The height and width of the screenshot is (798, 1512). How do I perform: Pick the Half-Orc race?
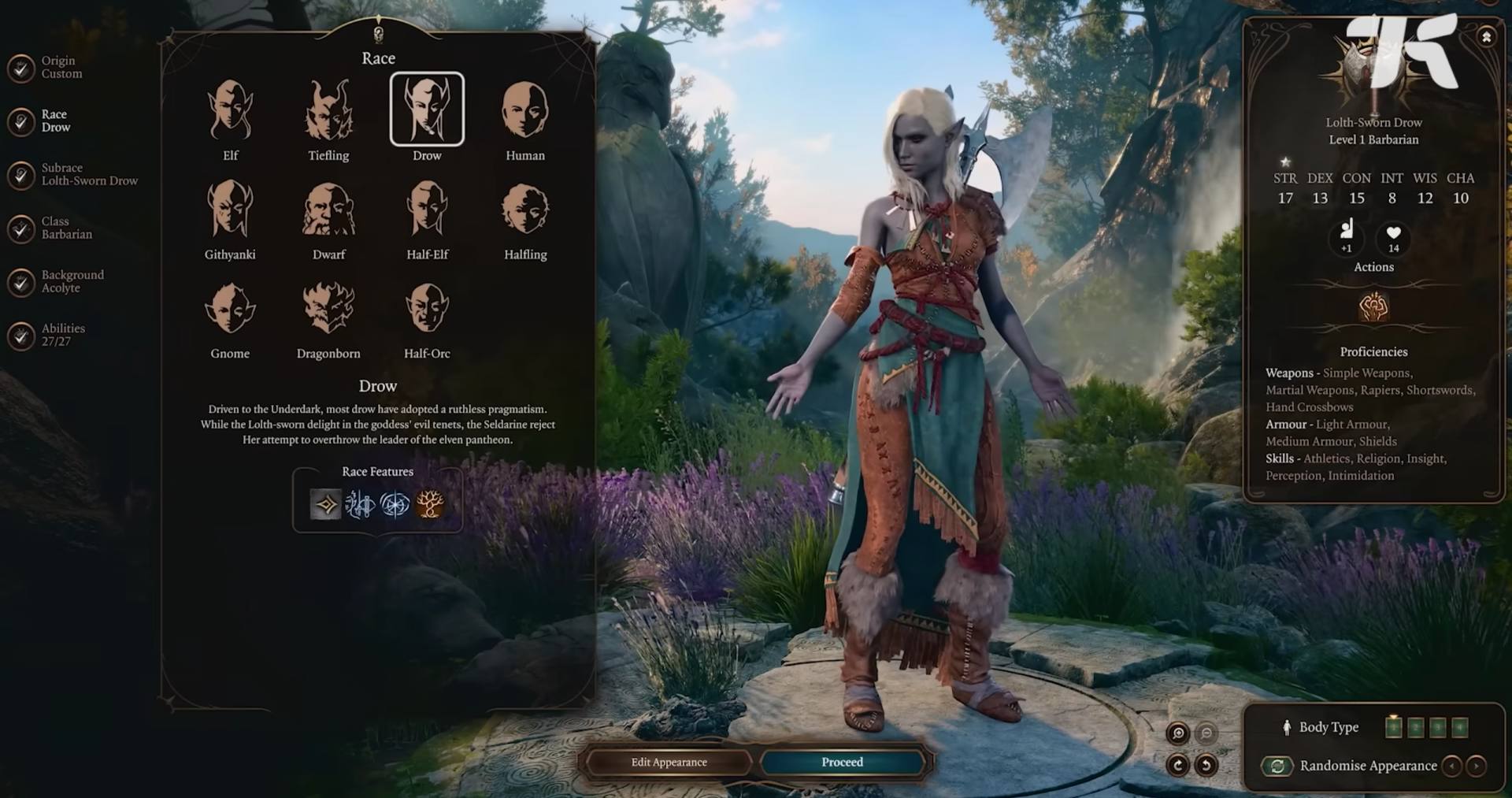(427, 309)
